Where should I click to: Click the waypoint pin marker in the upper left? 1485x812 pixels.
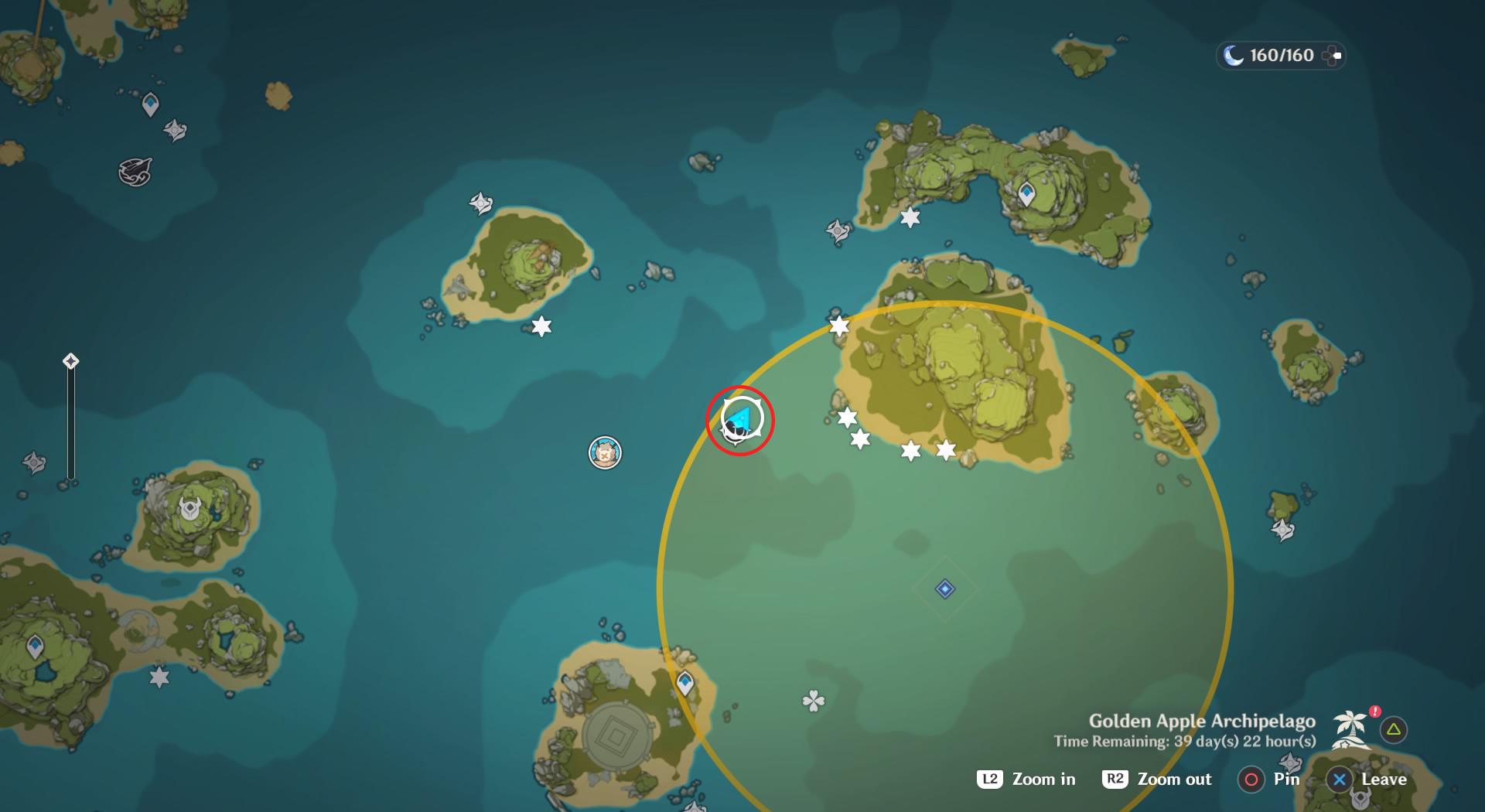tap(150, 103)
